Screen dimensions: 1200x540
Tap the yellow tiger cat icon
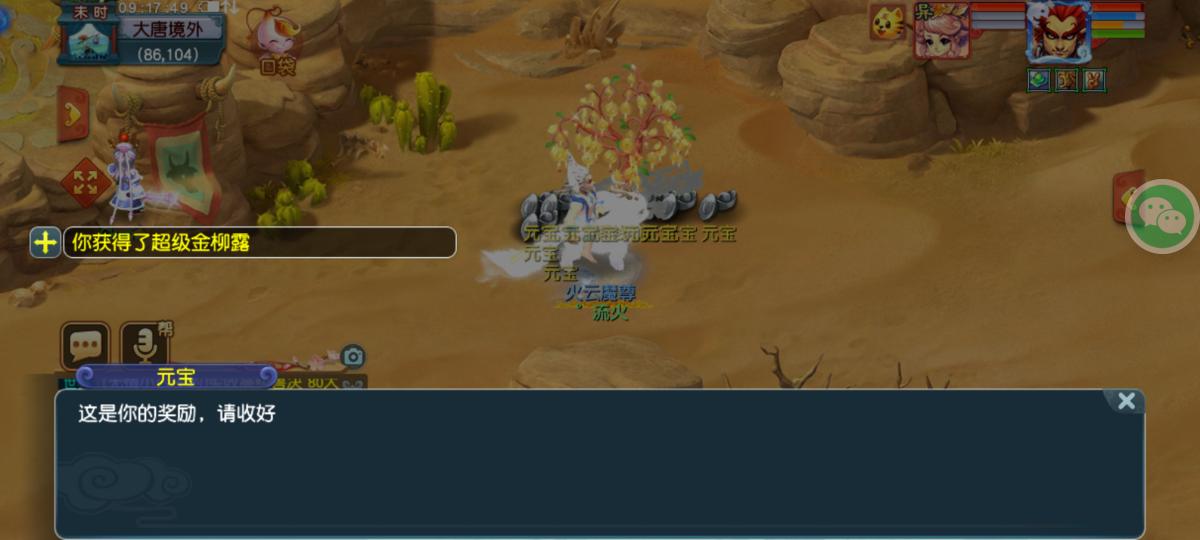[887, 22]
